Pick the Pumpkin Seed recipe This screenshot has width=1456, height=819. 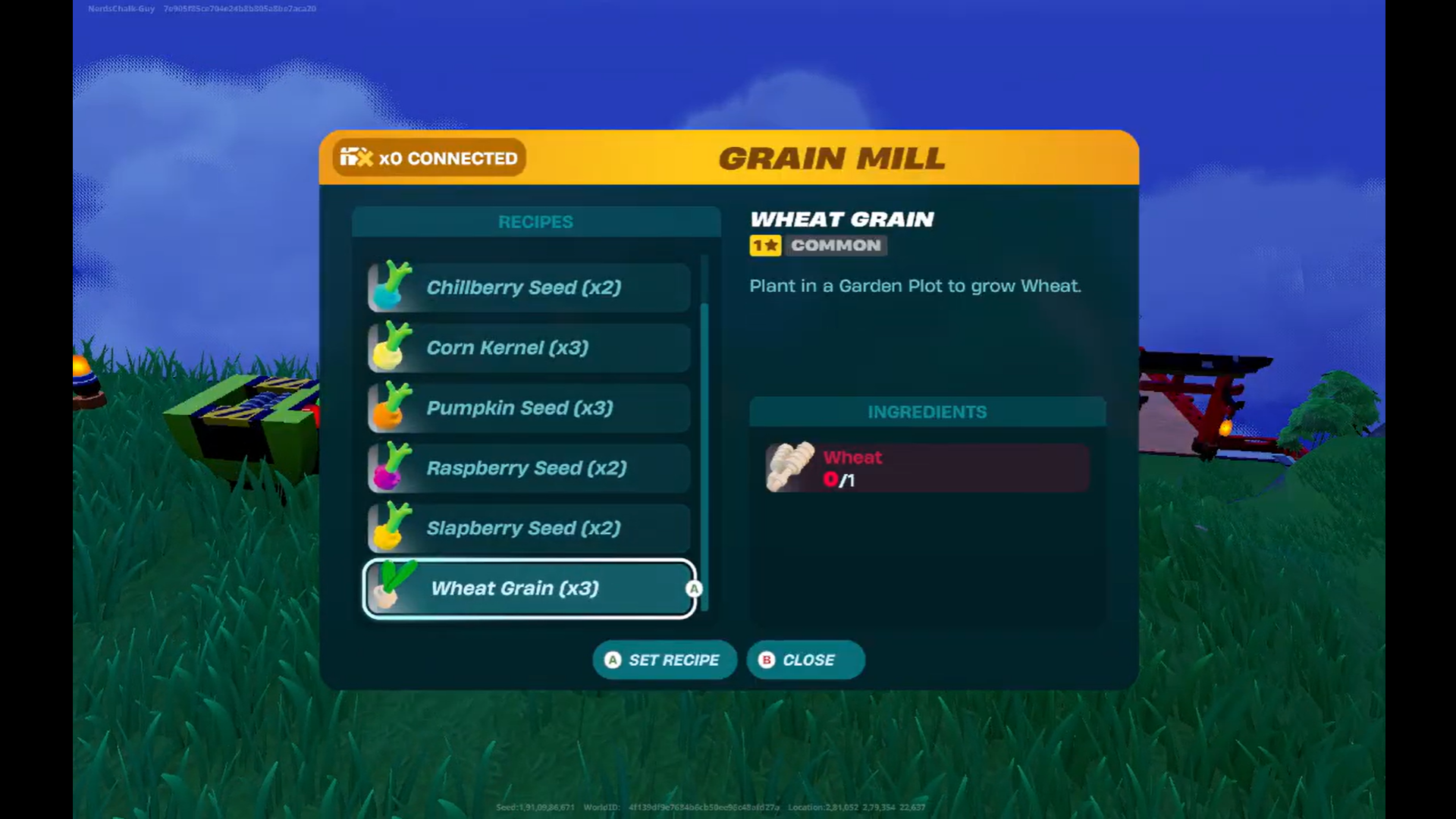click(529, 408)
